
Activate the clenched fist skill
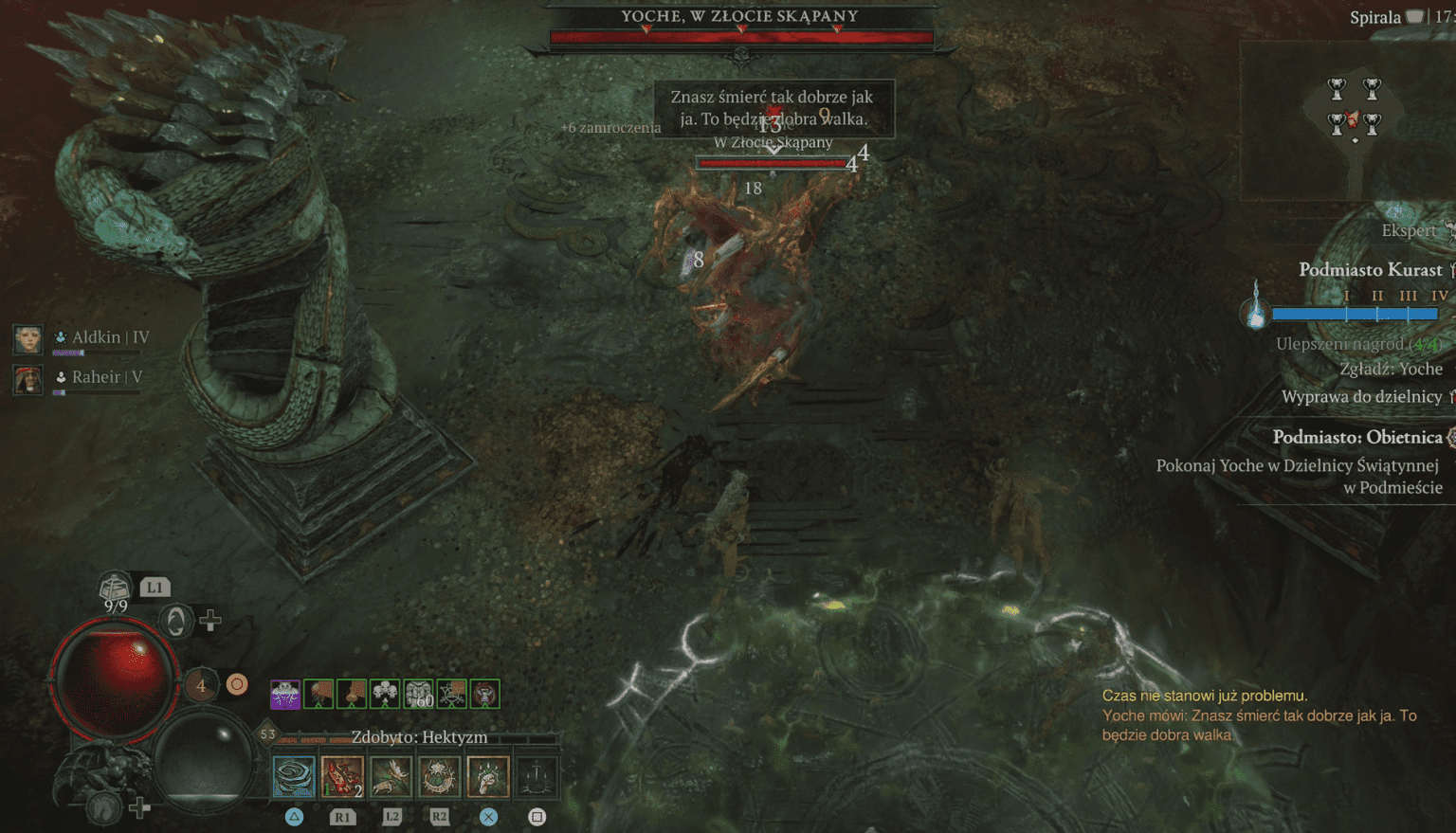488,776
